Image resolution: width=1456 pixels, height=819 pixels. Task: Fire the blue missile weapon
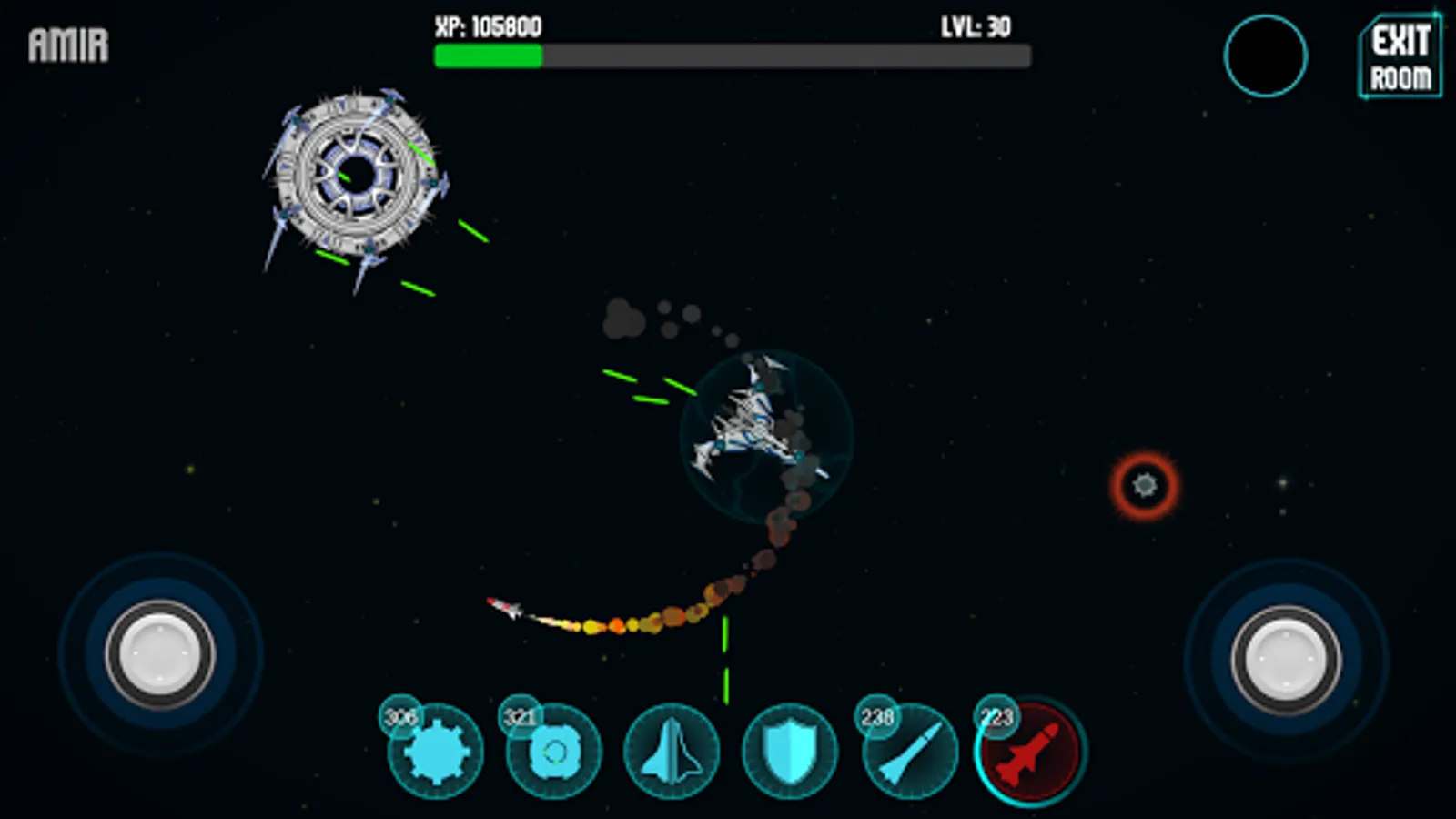pyautogui.click(x=909, y=753)
